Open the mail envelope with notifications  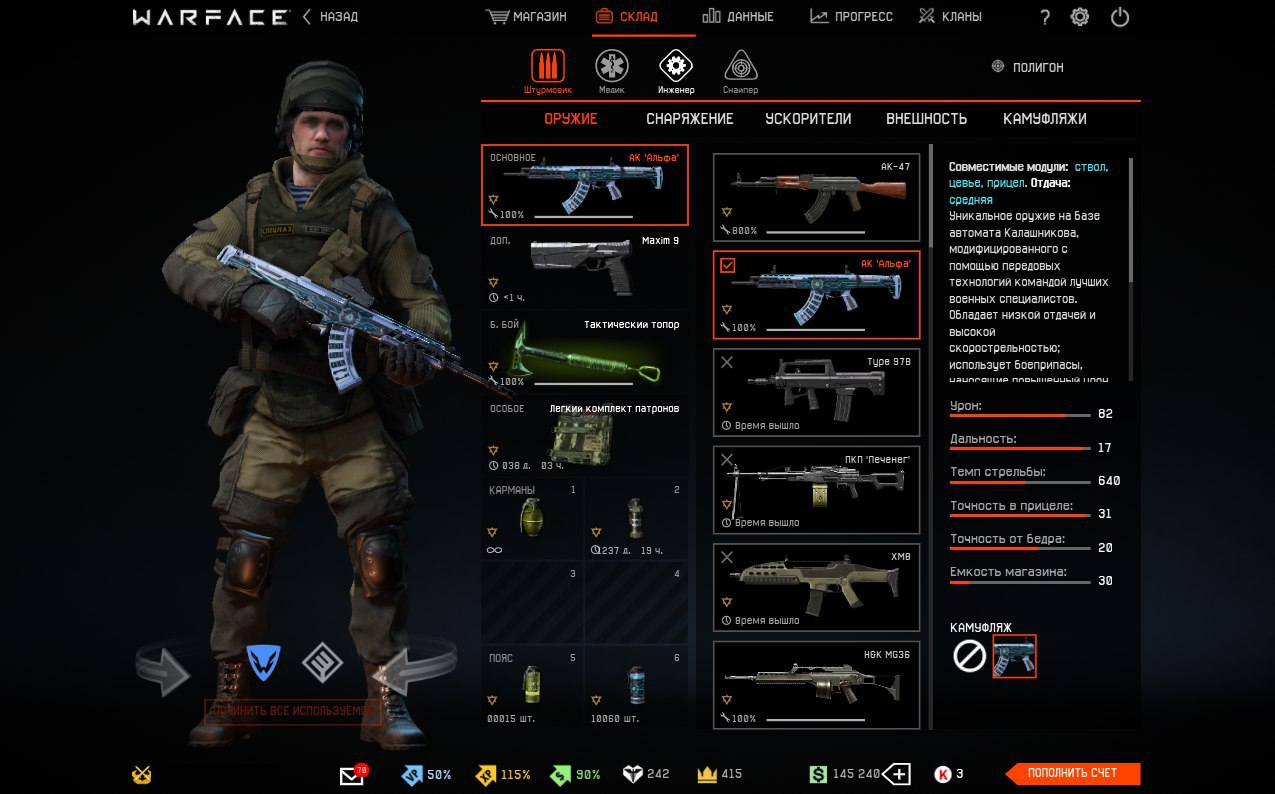coord(352,775)
